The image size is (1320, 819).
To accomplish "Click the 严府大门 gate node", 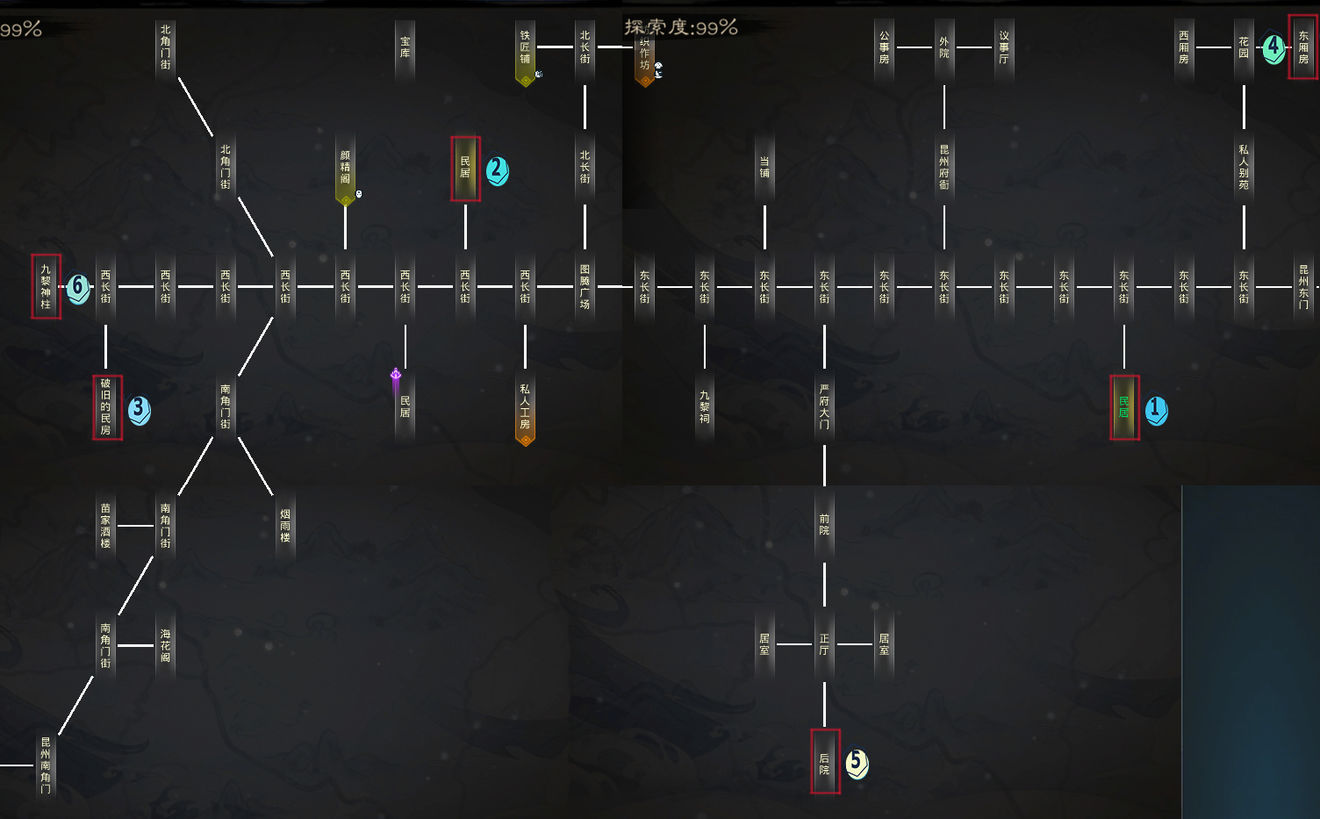I will point(824,407).
